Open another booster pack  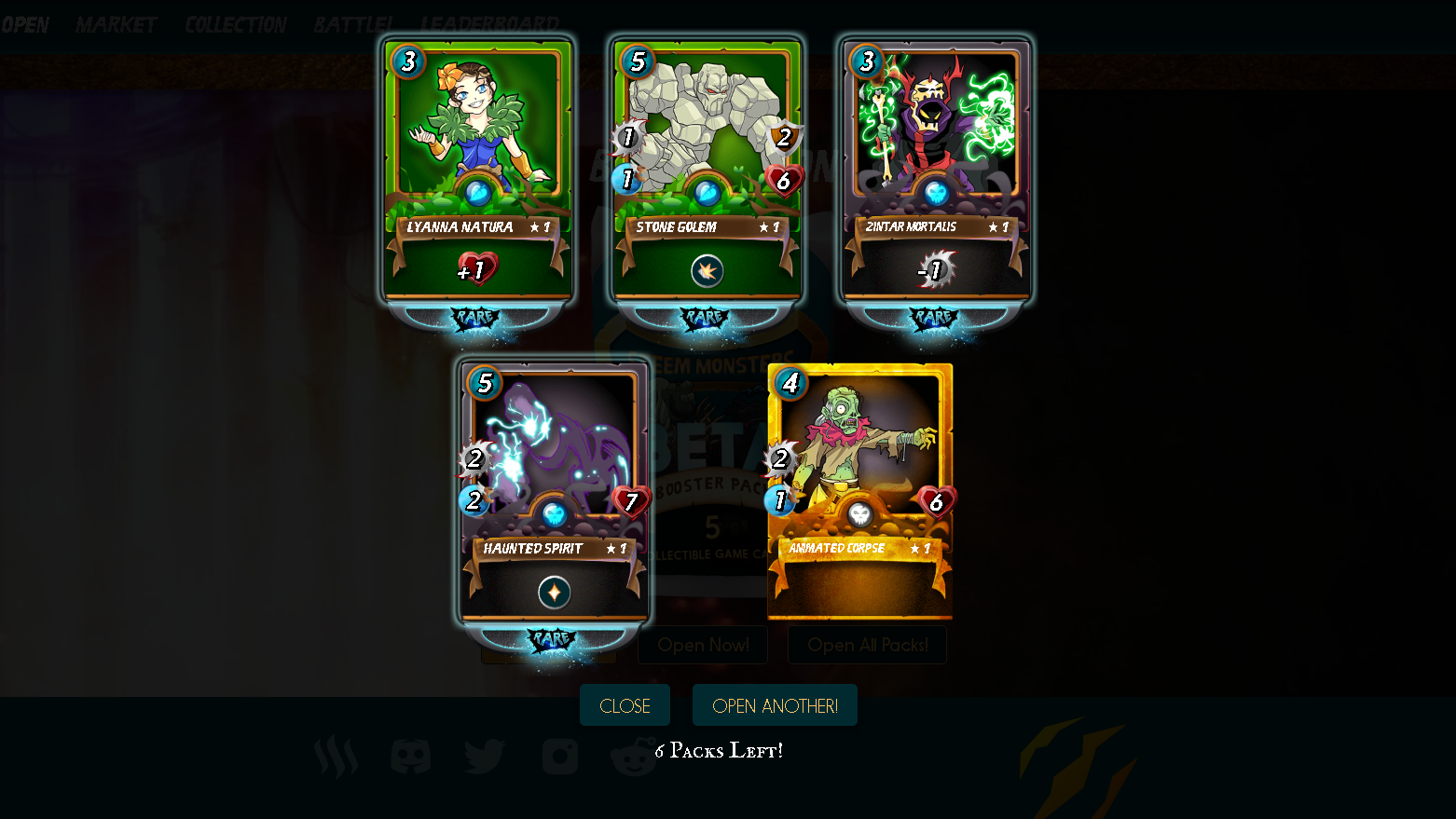775,705
